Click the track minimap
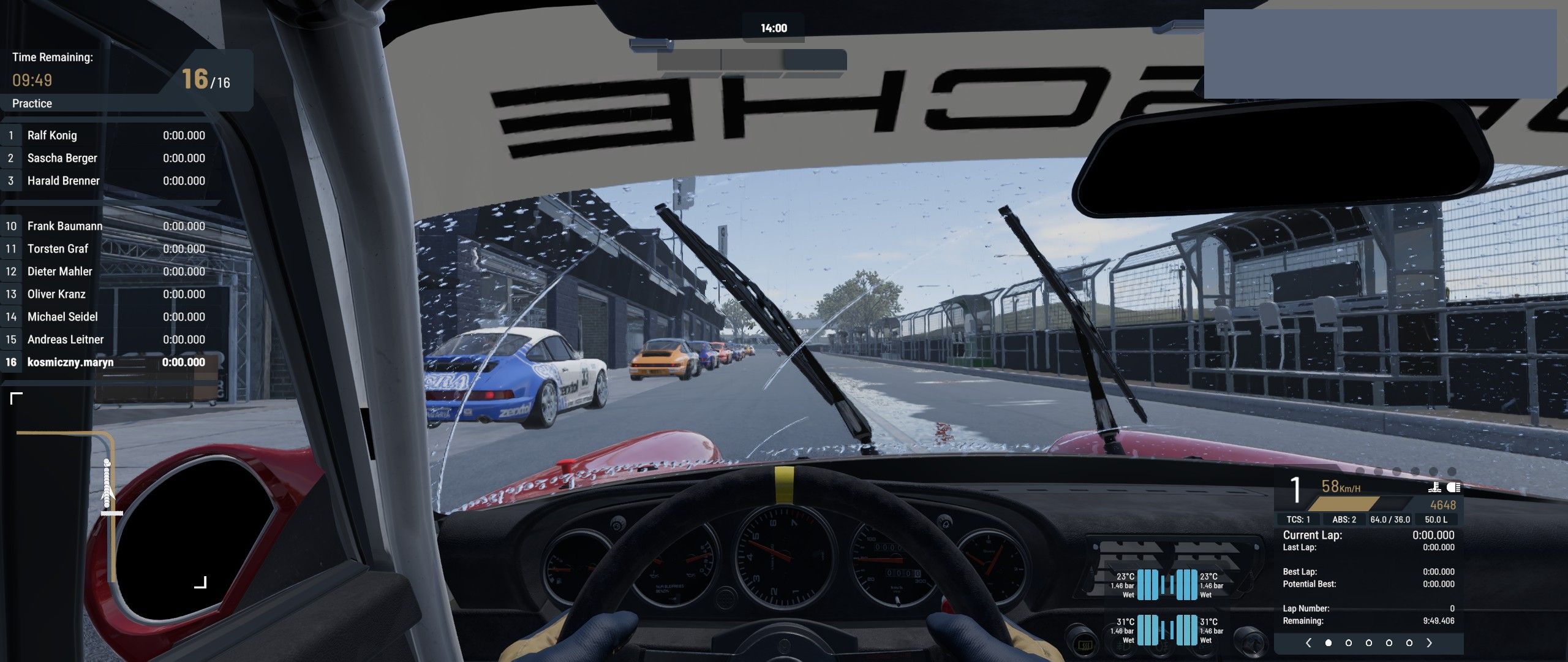The image size is (1568, 662). click(x=109, y=490)
